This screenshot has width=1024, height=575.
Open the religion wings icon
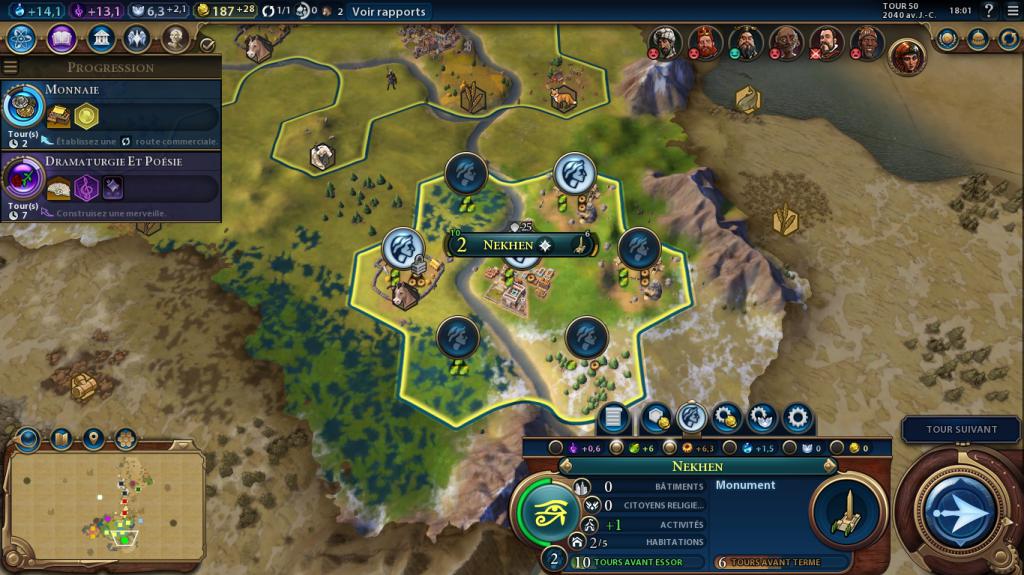click(138, 39)
